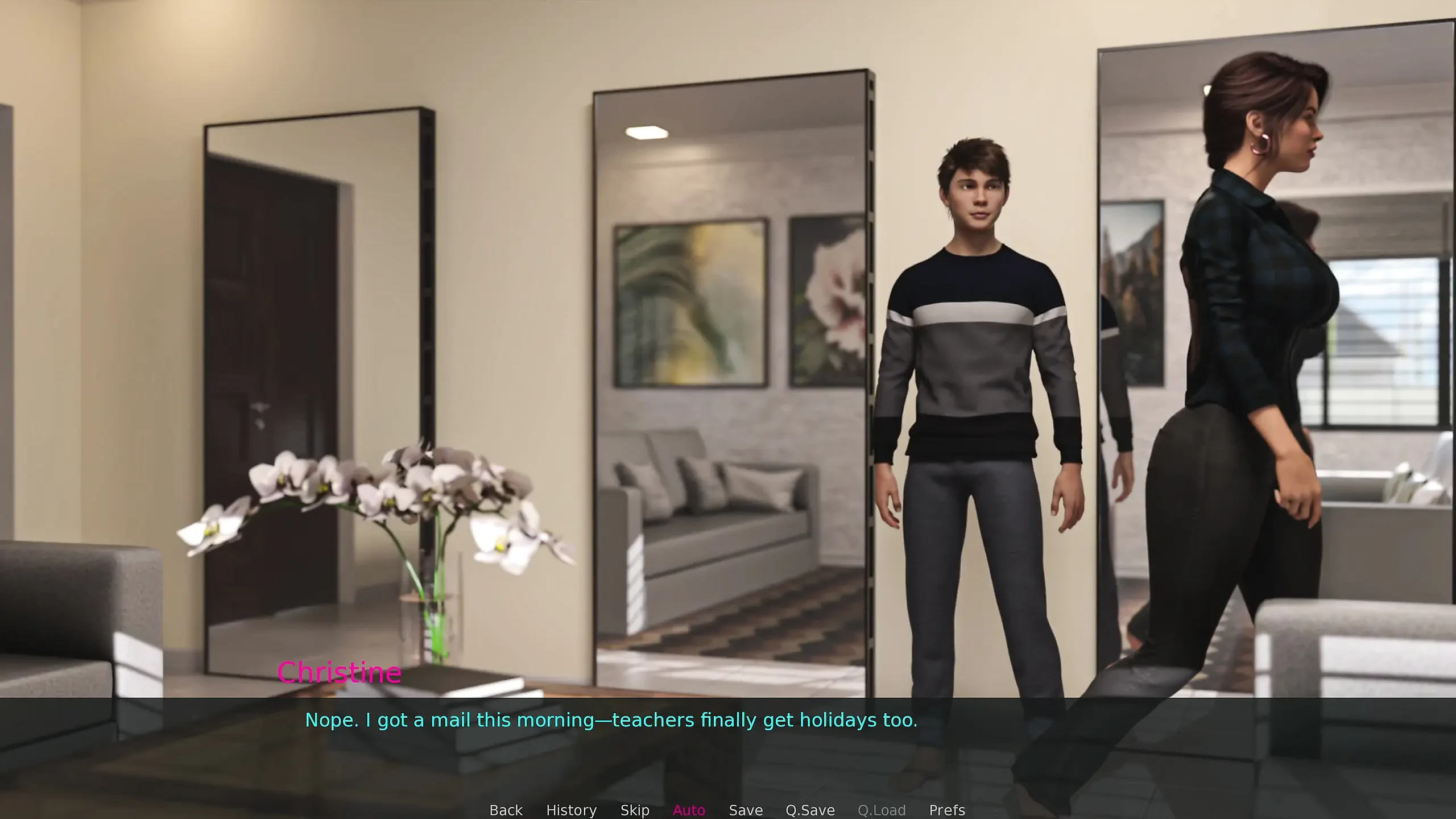1456x819 pixels.
Task: Toggle Auto dialogue advance
Action: tap(689, 809)
